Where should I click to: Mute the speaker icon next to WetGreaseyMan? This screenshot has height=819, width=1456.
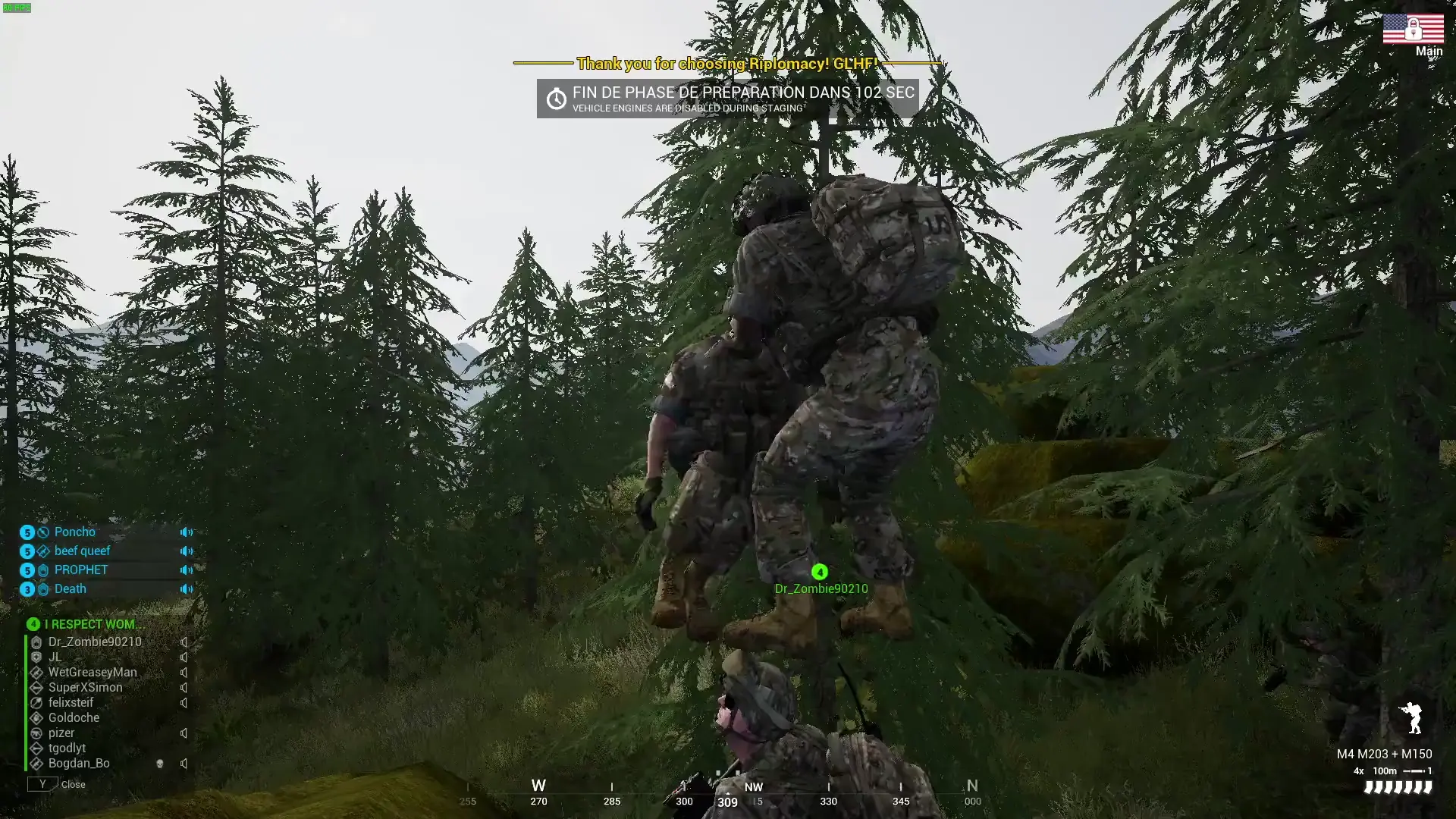184,673
